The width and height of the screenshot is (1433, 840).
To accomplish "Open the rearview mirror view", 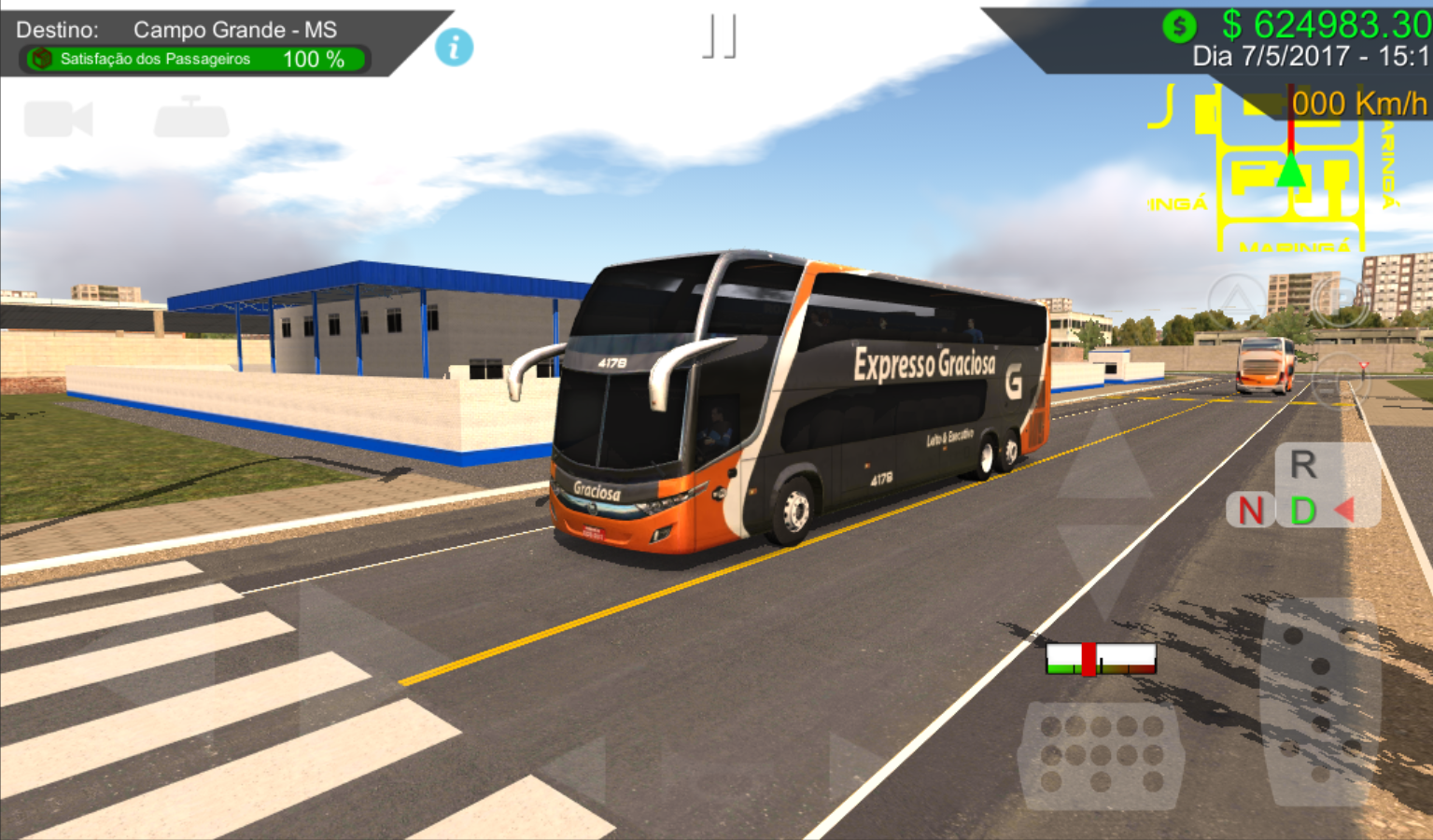I will pyautogui.click(x=190, y=118).
